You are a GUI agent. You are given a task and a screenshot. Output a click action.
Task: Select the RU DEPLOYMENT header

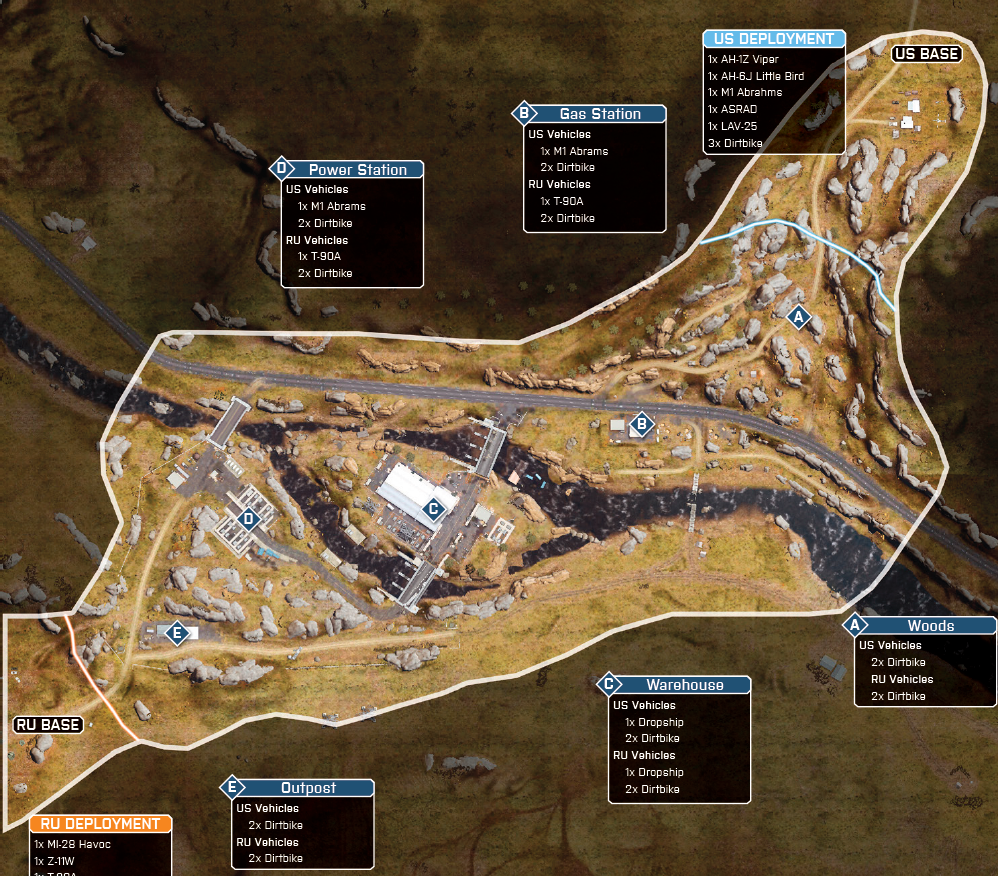pyautogui.click(x=100, y=824)
